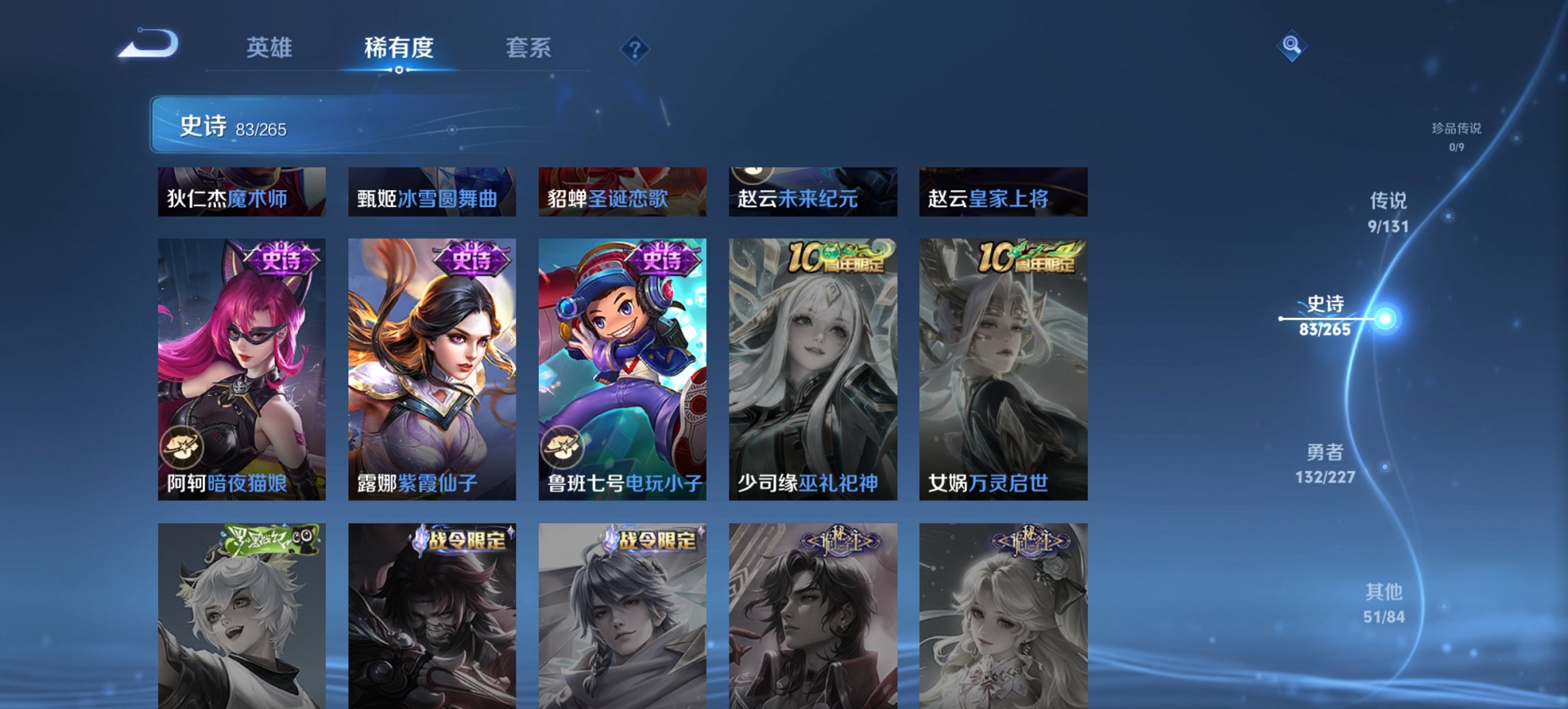This screenshot has height=709, width=1568.
Task: Open the search magnifier at top right
Action: tap(1290, 46)
